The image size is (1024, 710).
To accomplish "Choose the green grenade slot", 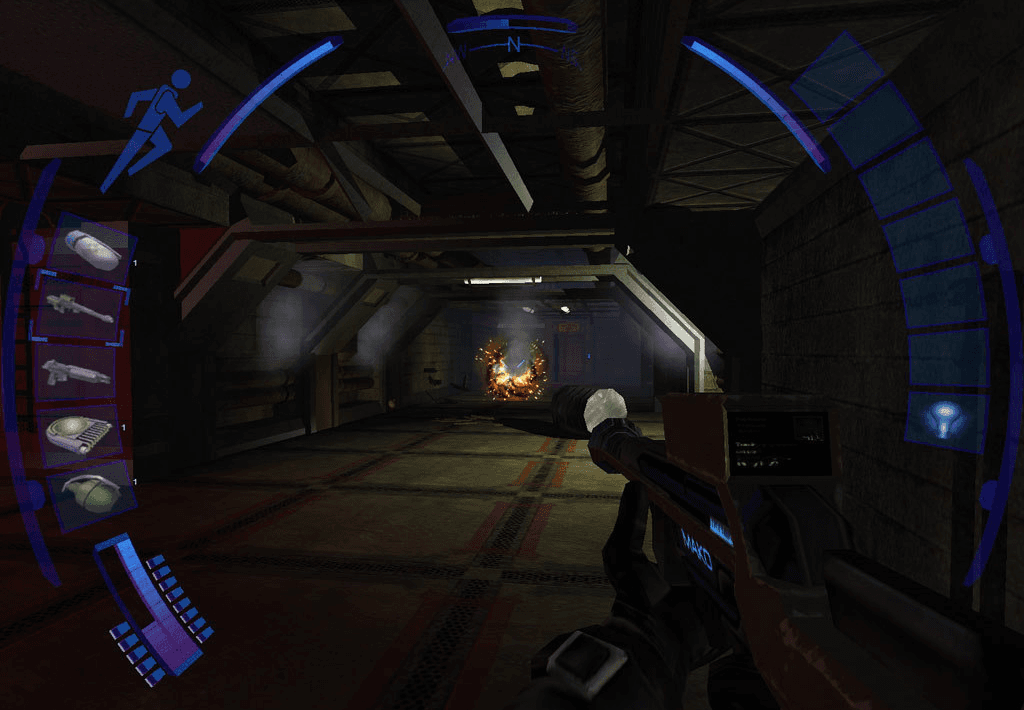I will [x=90, y=495].
